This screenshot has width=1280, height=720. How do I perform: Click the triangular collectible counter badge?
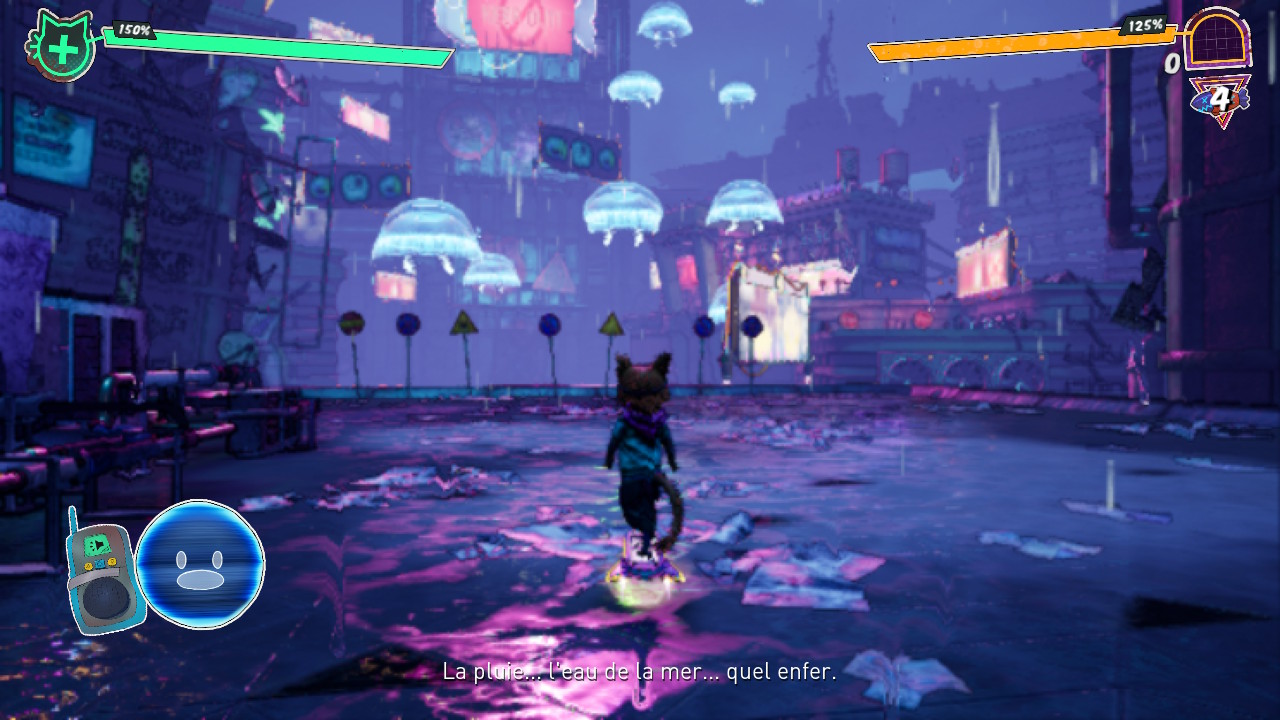tap(1219, 100)
